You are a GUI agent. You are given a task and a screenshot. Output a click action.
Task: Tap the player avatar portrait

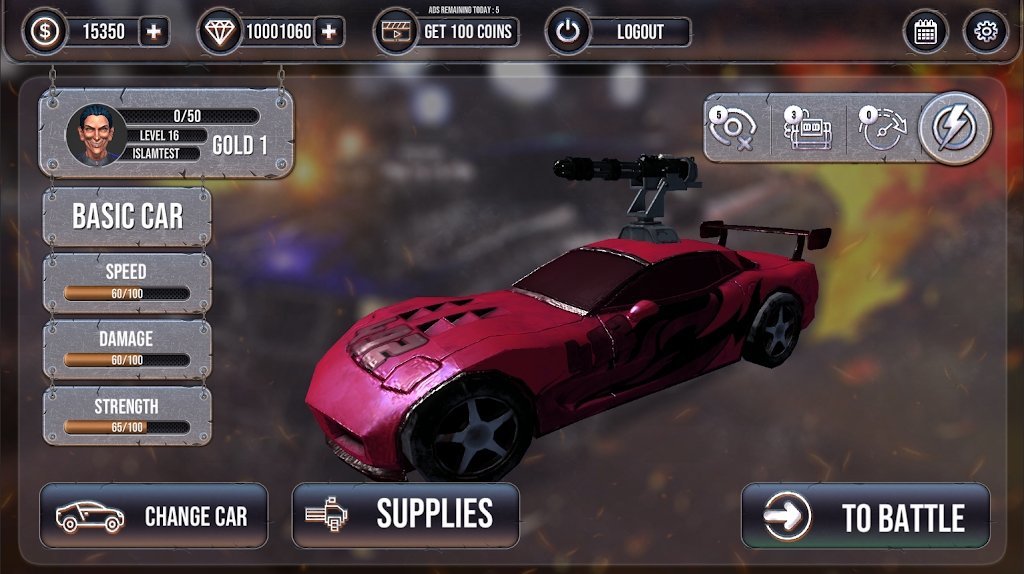(x=97, y=136)
